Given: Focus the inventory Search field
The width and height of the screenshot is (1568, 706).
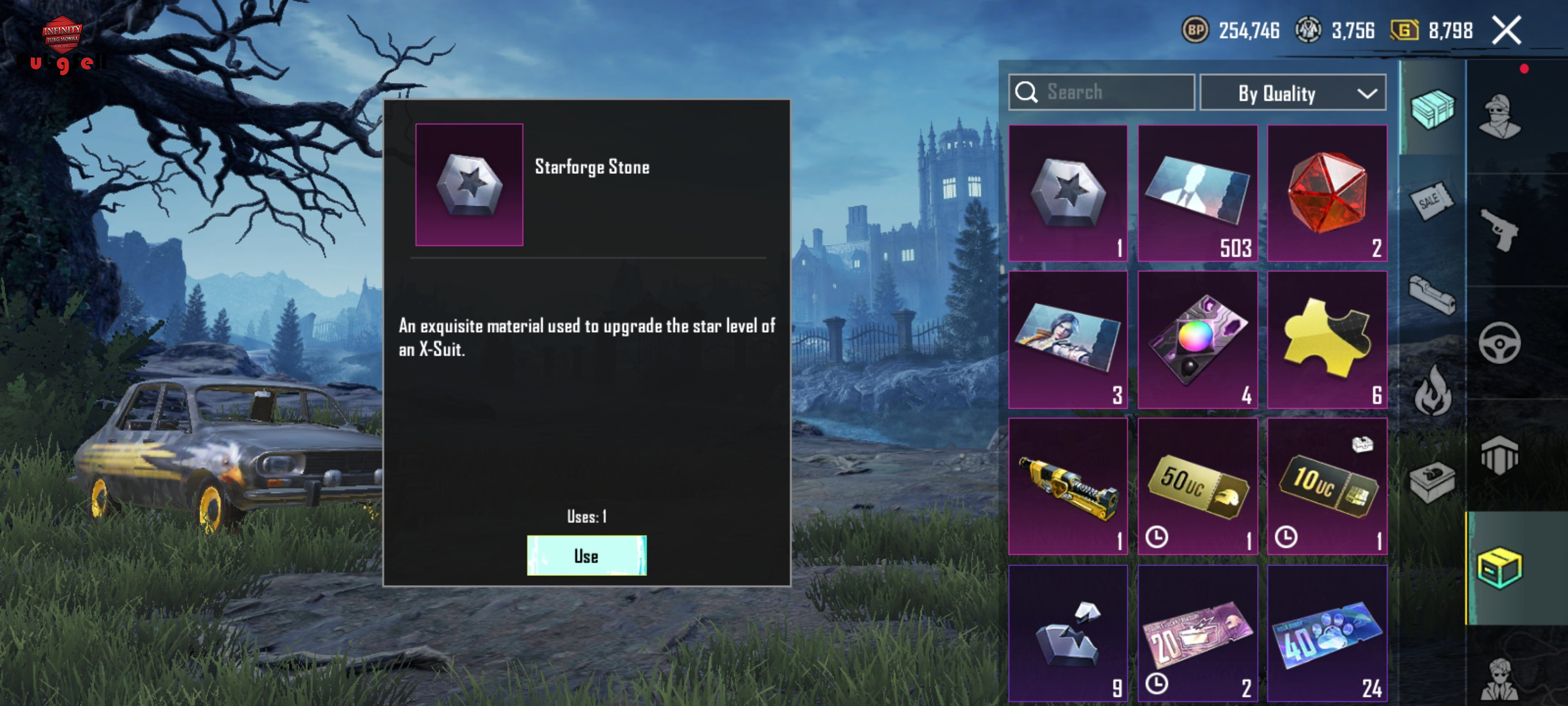Looking at the screenshot, I should tap(1102, 92).
